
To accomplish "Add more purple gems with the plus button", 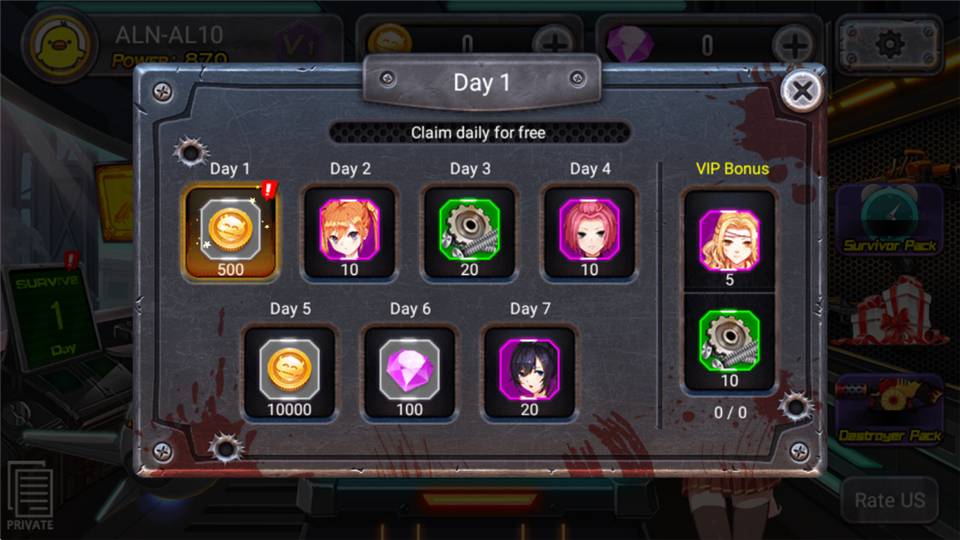I will click(x=794, y=44).
